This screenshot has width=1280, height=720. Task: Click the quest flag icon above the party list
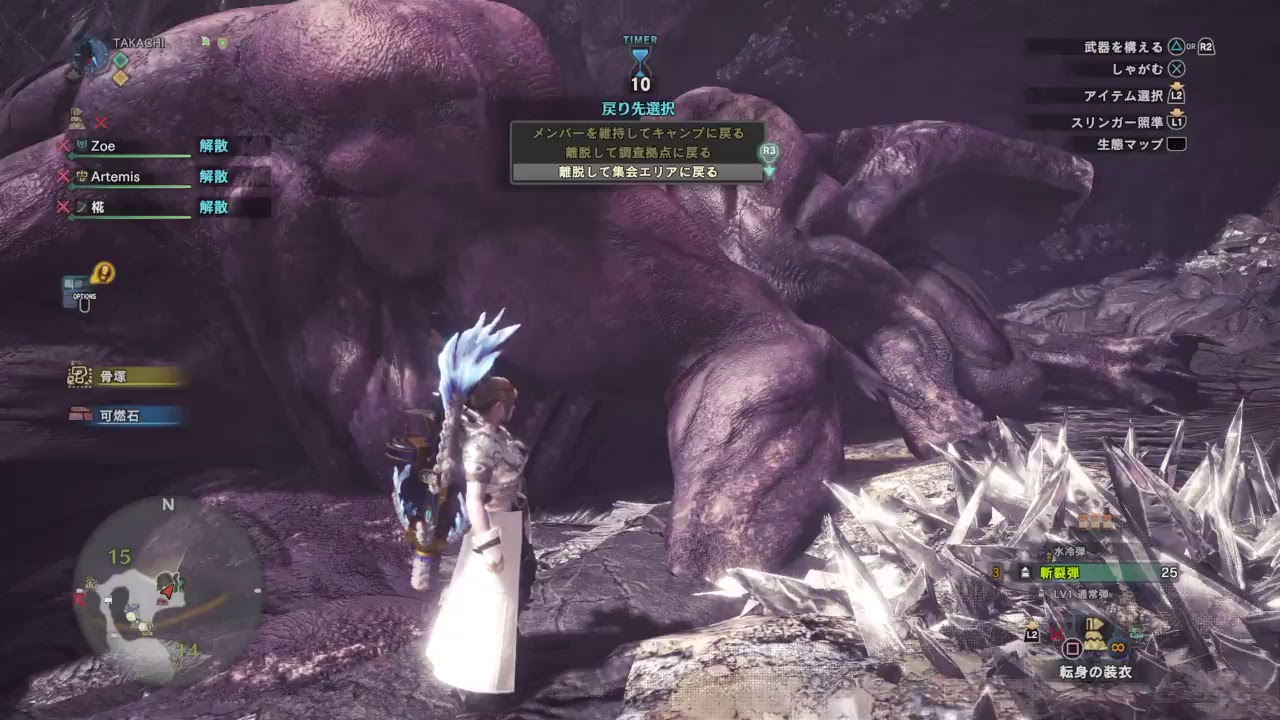(76, 116)
